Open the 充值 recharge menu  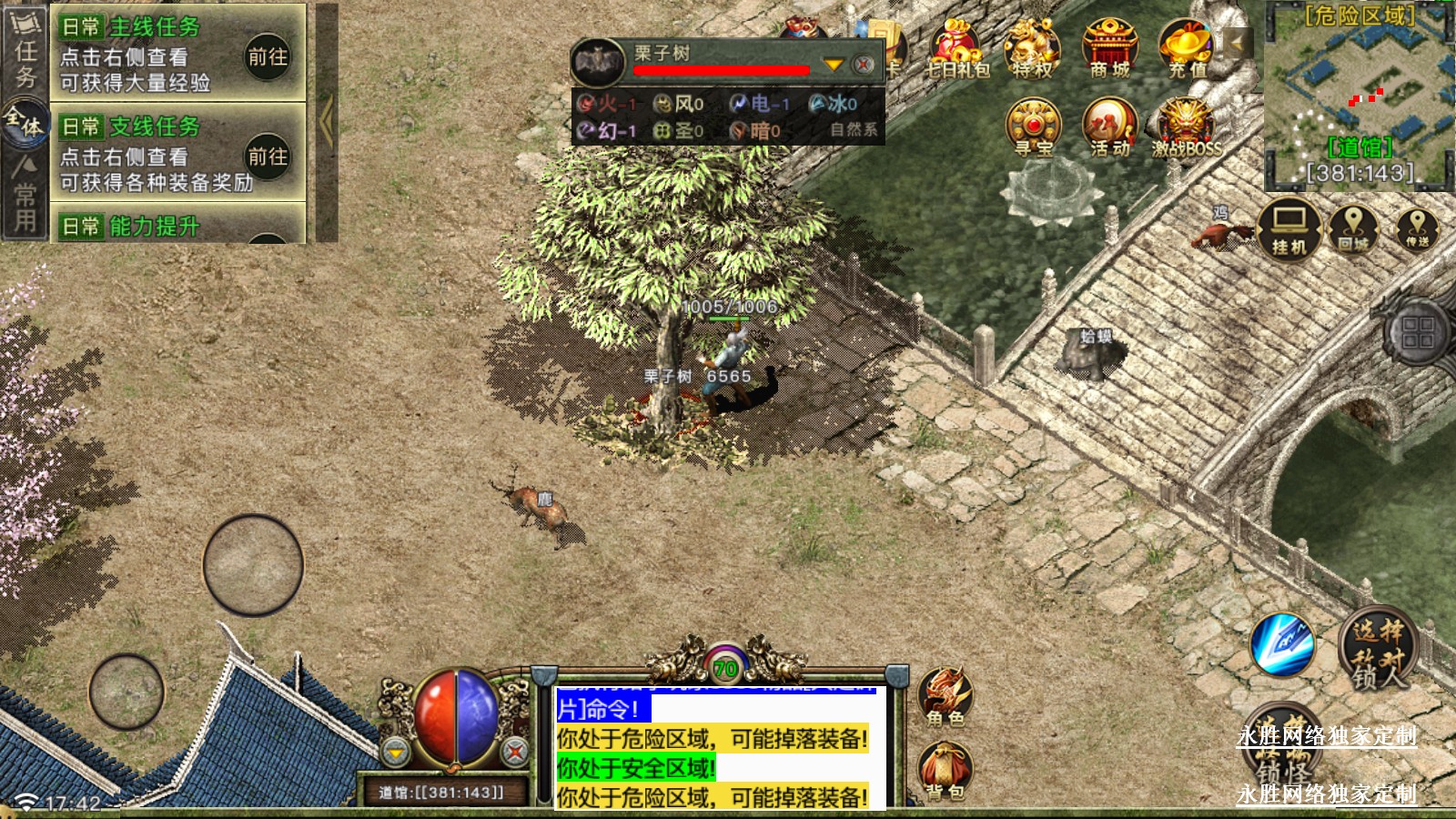(x=1187, y=50)
